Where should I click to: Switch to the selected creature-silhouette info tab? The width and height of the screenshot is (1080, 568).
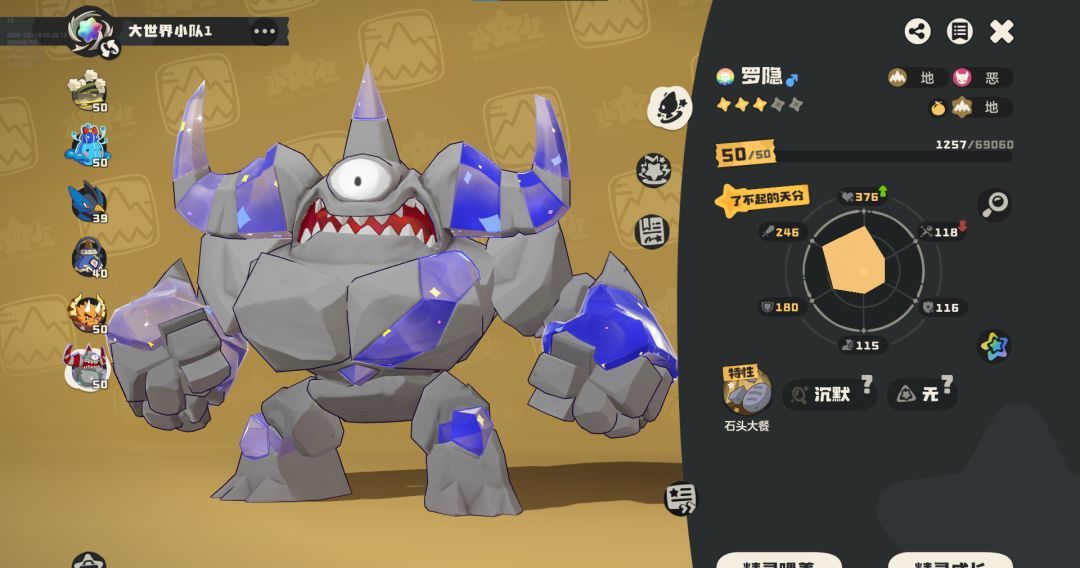tap(669, 106)
